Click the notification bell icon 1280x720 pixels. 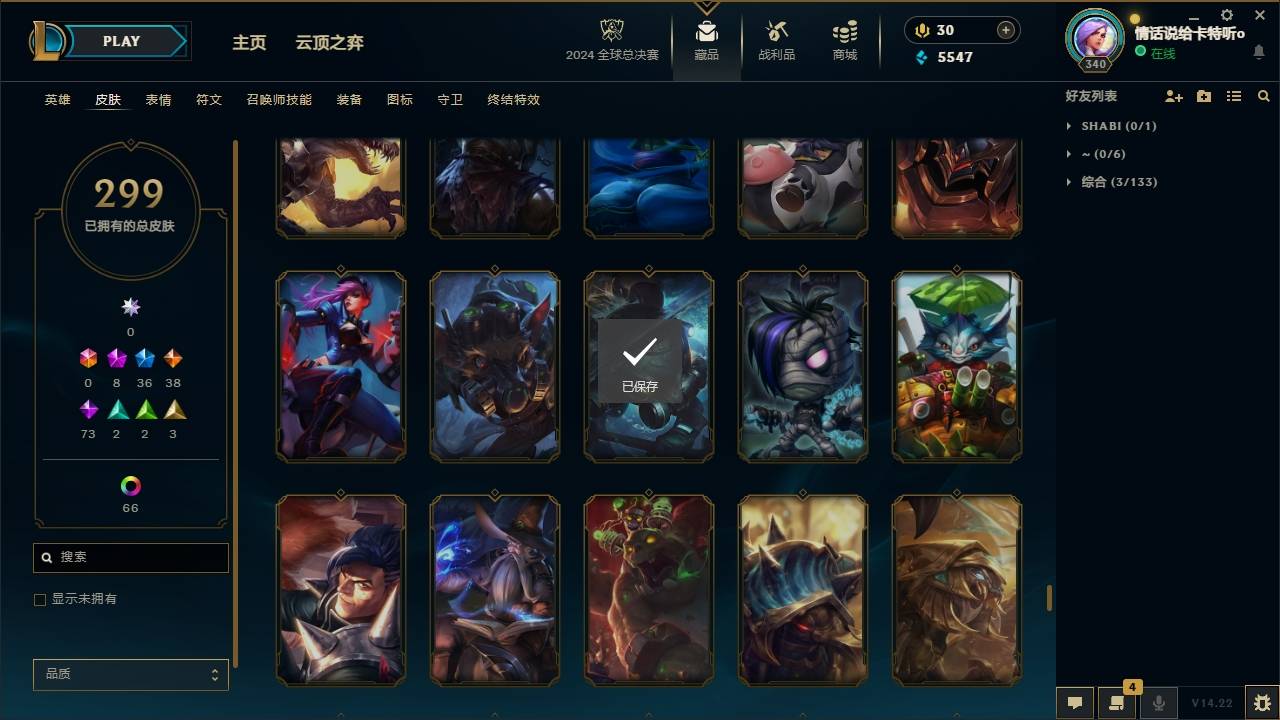point(1258,50)
